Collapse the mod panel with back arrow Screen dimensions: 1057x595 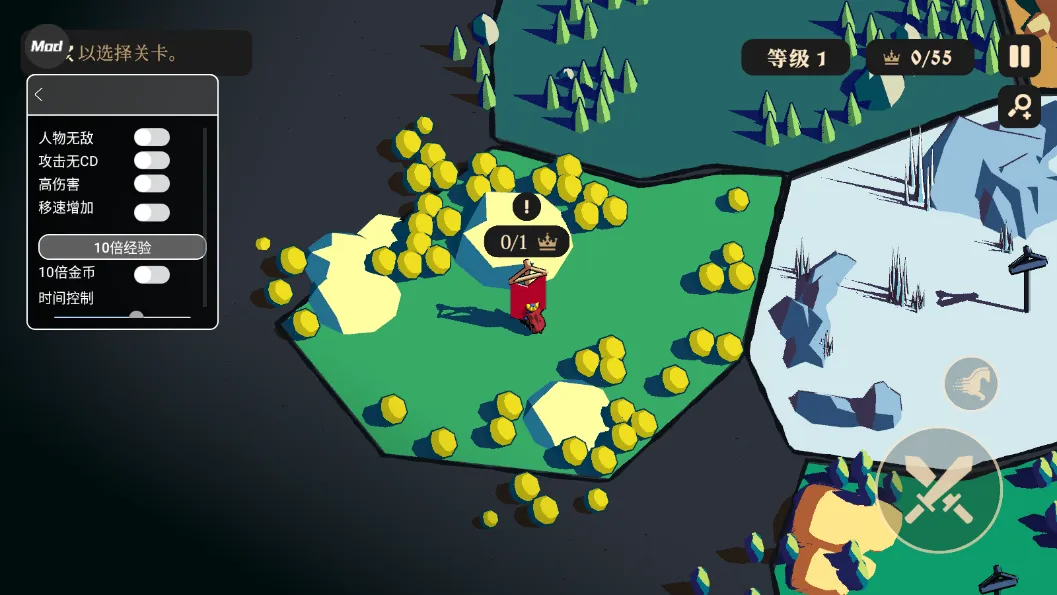click(x=39, y=95)
